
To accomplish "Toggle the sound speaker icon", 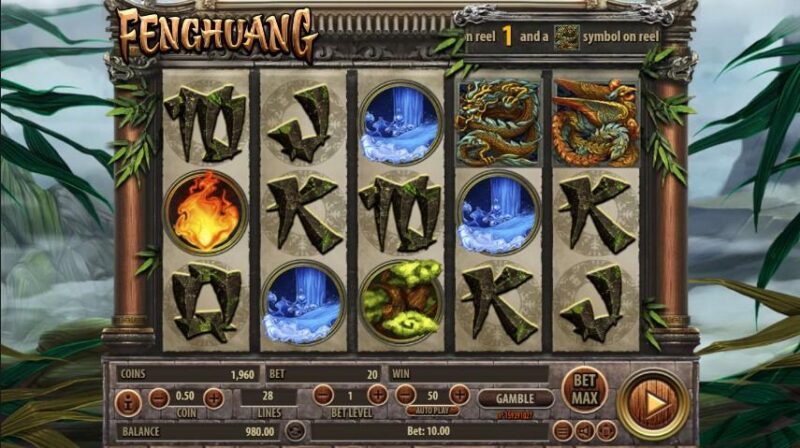I will coord(583,431).
